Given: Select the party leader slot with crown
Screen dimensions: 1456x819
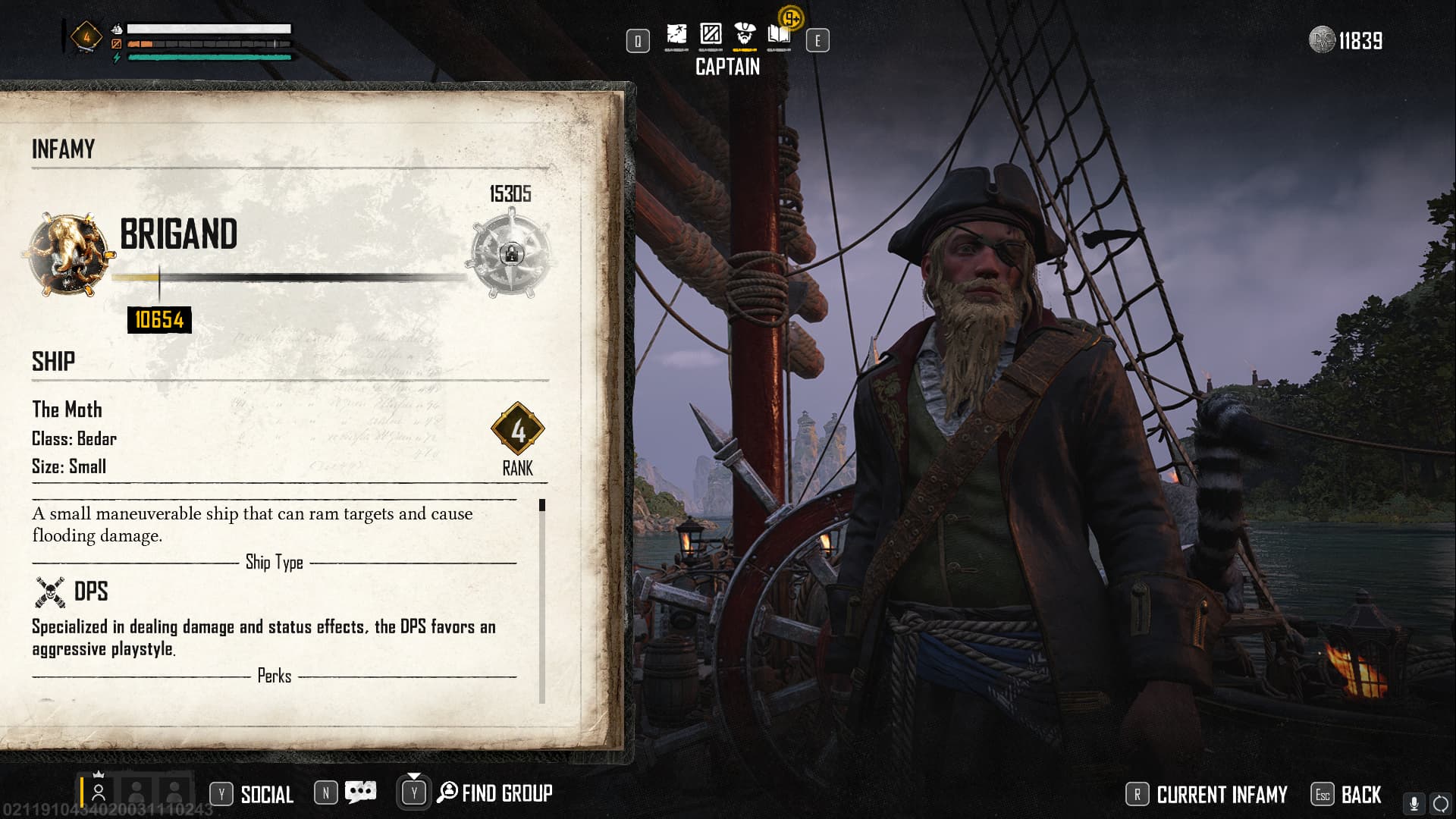Looking at the screenshot, I should coord(99,791).
